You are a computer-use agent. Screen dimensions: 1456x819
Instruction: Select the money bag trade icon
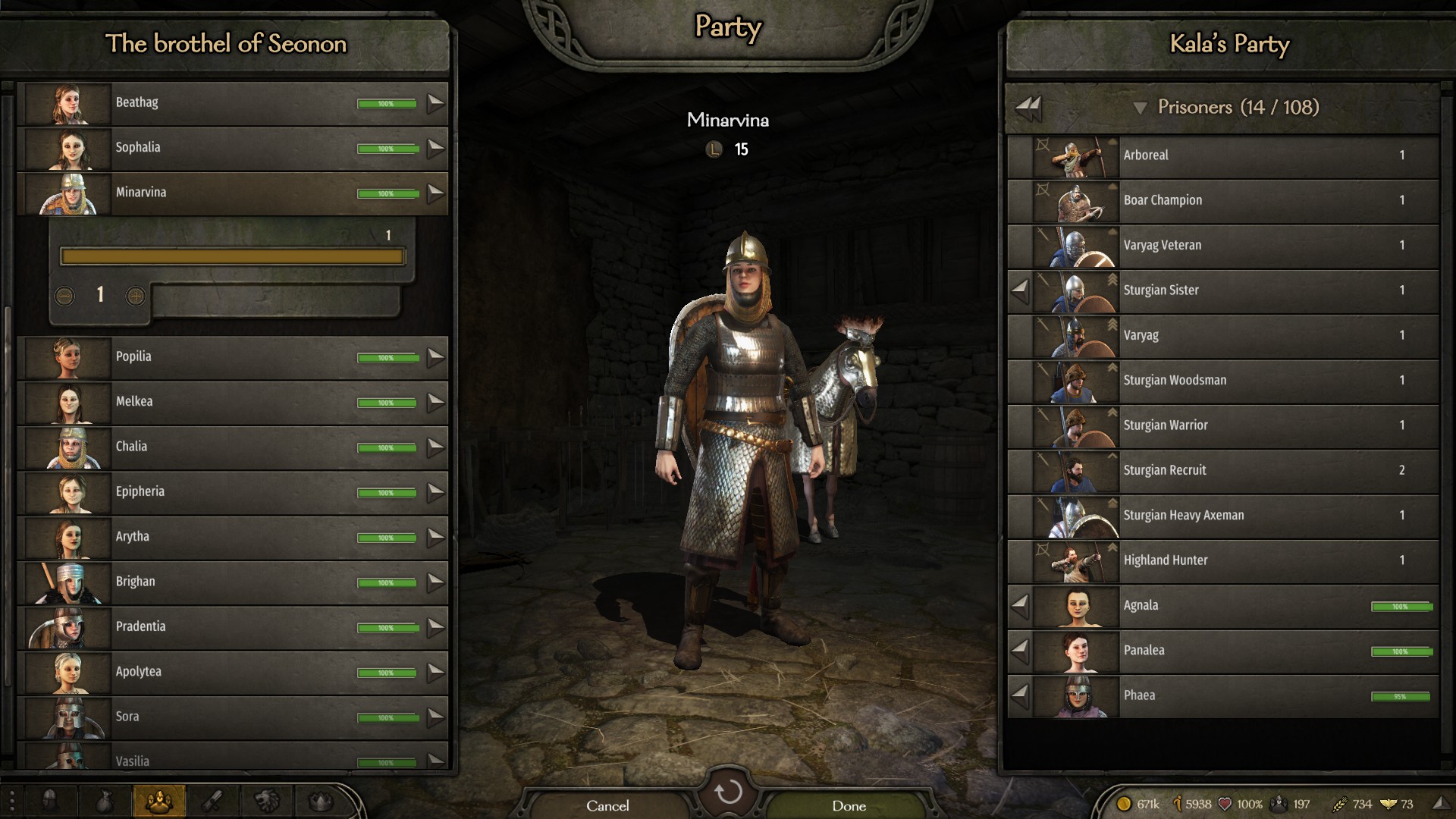(105, 800)
